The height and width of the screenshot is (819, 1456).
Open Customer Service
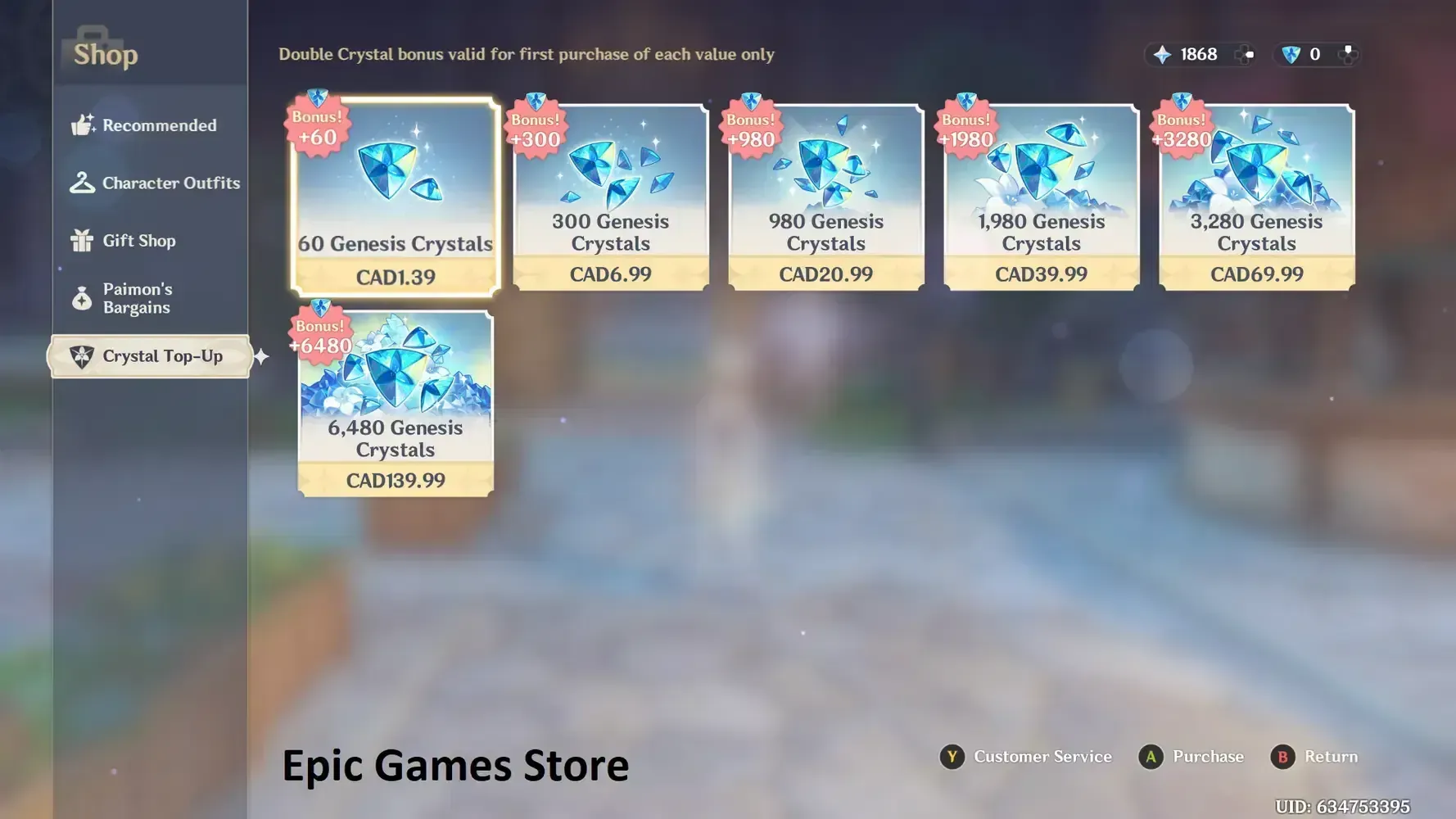(x=1025, y=757)
